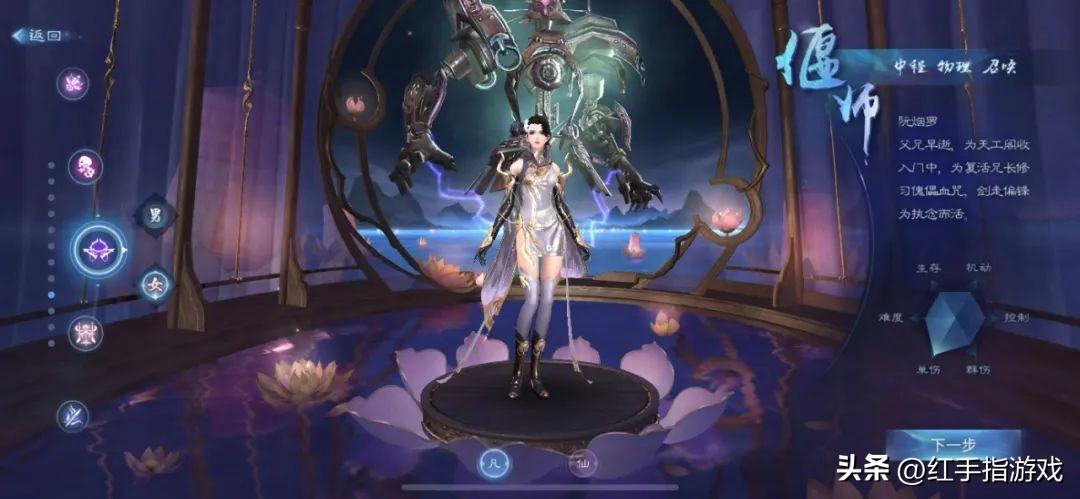Image resolution: width=1080 pixels, height=499 pixels.
Task: Switch to male (男) gender
Action: pyautogui.click(x=155, y=214)
